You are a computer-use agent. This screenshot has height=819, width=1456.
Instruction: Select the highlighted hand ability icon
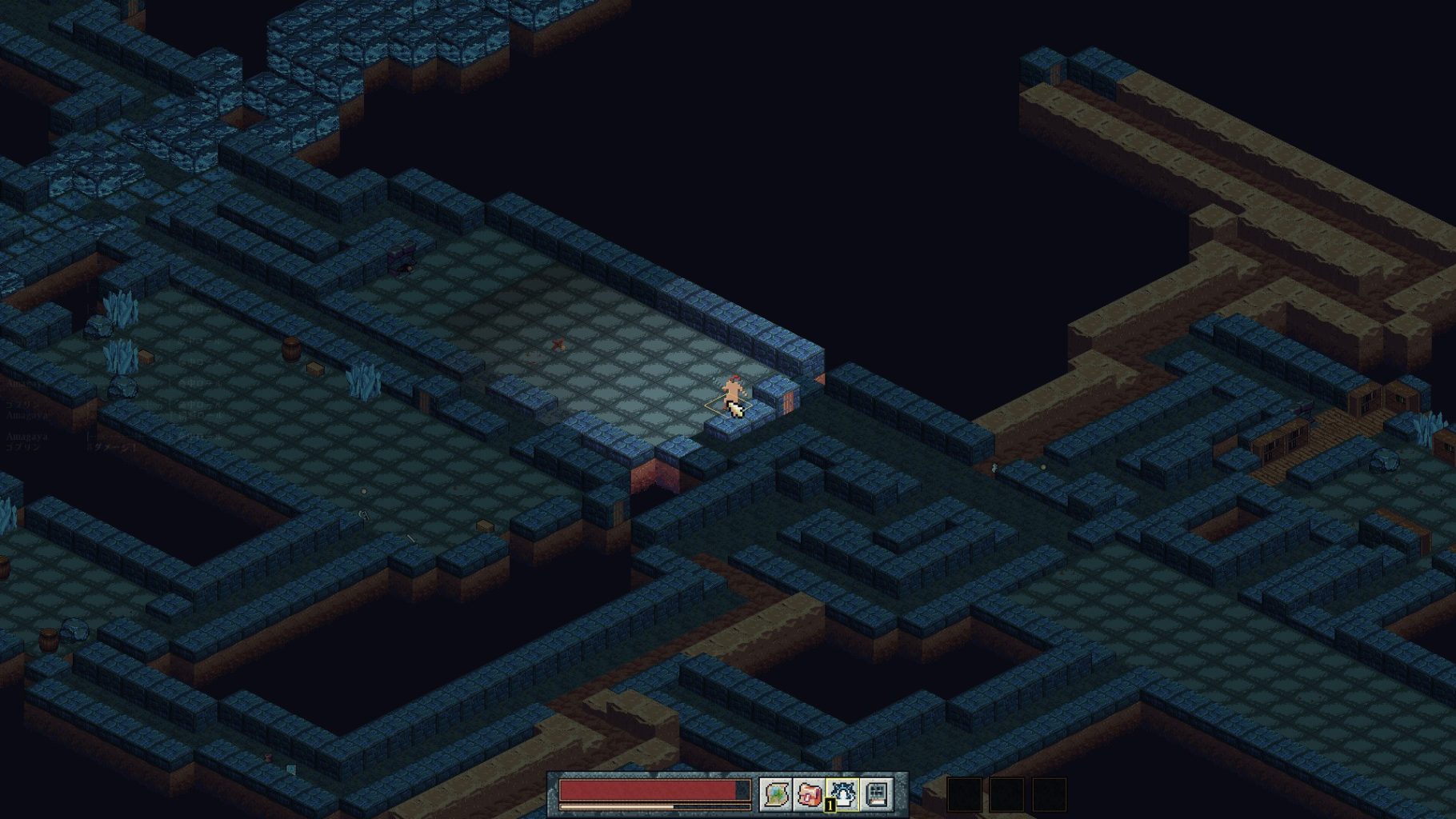click(842, 794)
